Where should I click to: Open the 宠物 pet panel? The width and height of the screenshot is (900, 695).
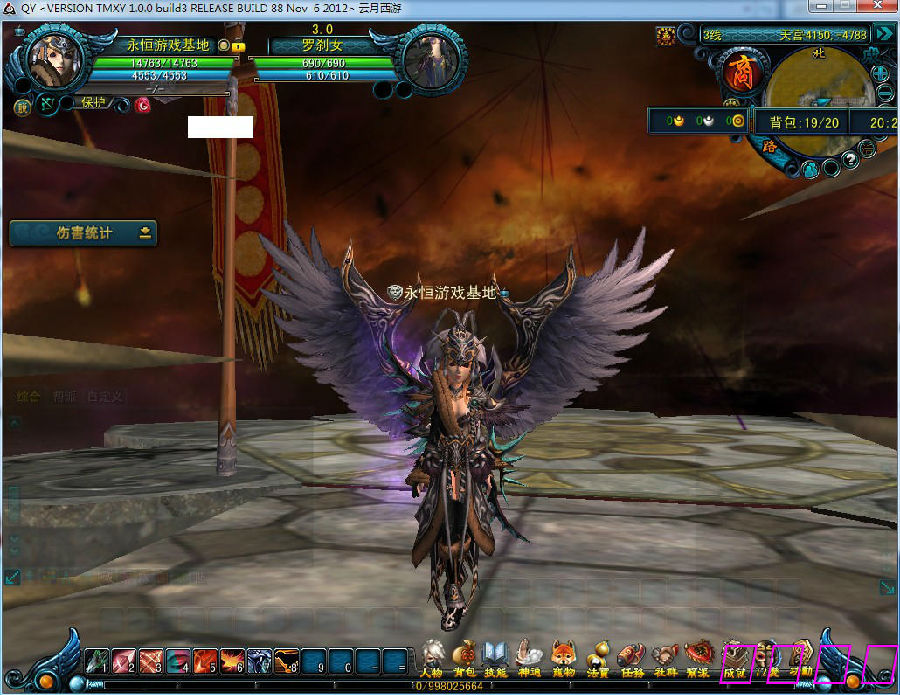[x=563, y=656]
